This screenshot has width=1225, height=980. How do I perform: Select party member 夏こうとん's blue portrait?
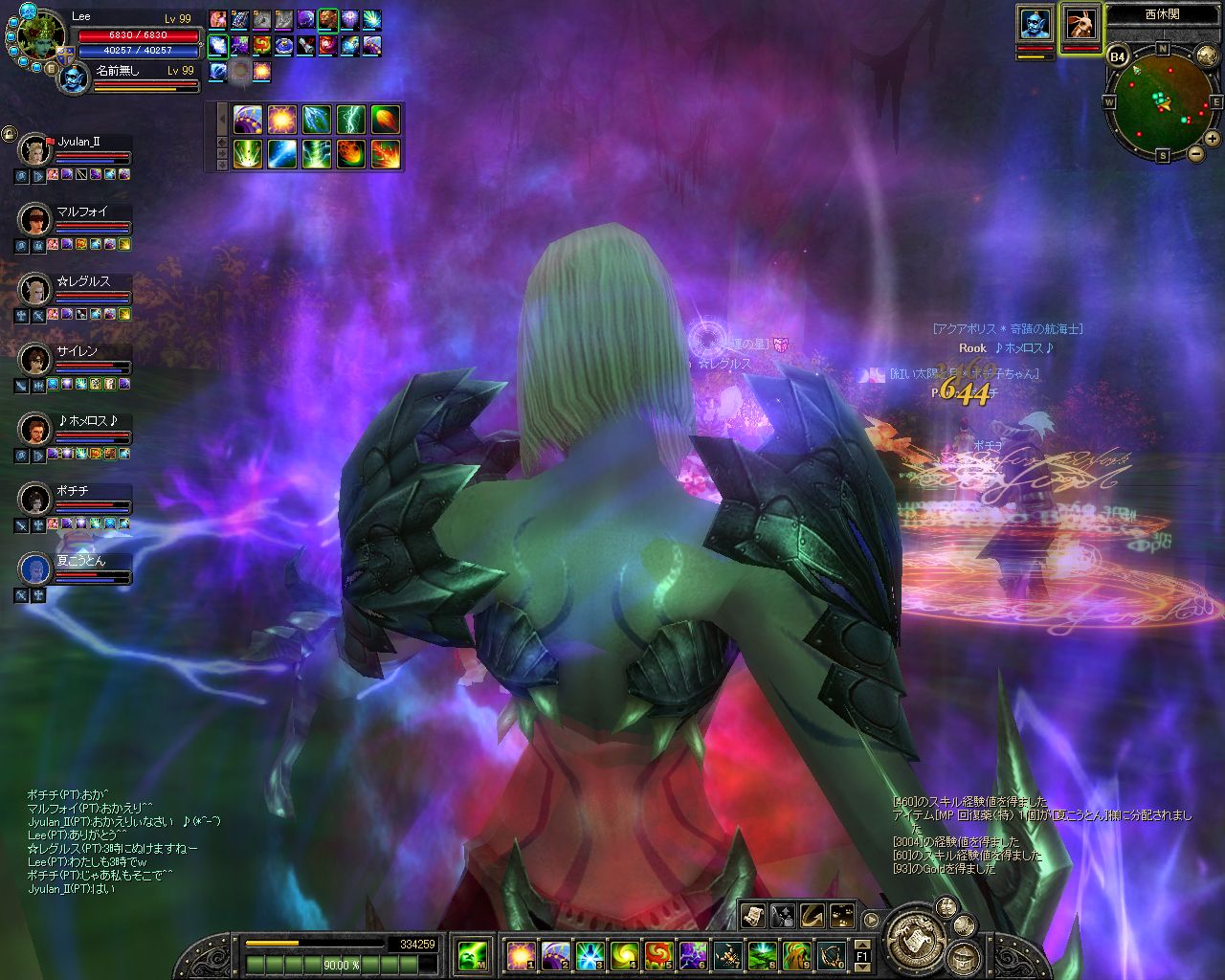tap(34, 568)
